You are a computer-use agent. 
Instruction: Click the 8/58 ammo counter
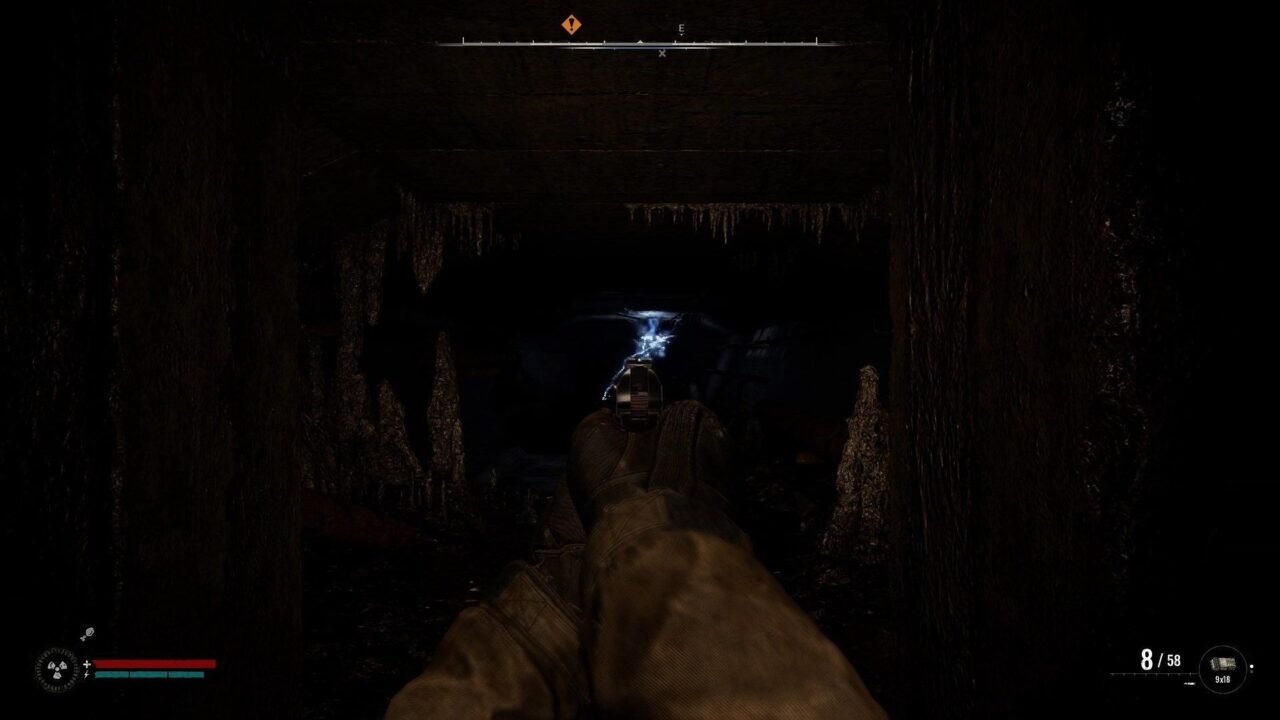click(1160, 661)
